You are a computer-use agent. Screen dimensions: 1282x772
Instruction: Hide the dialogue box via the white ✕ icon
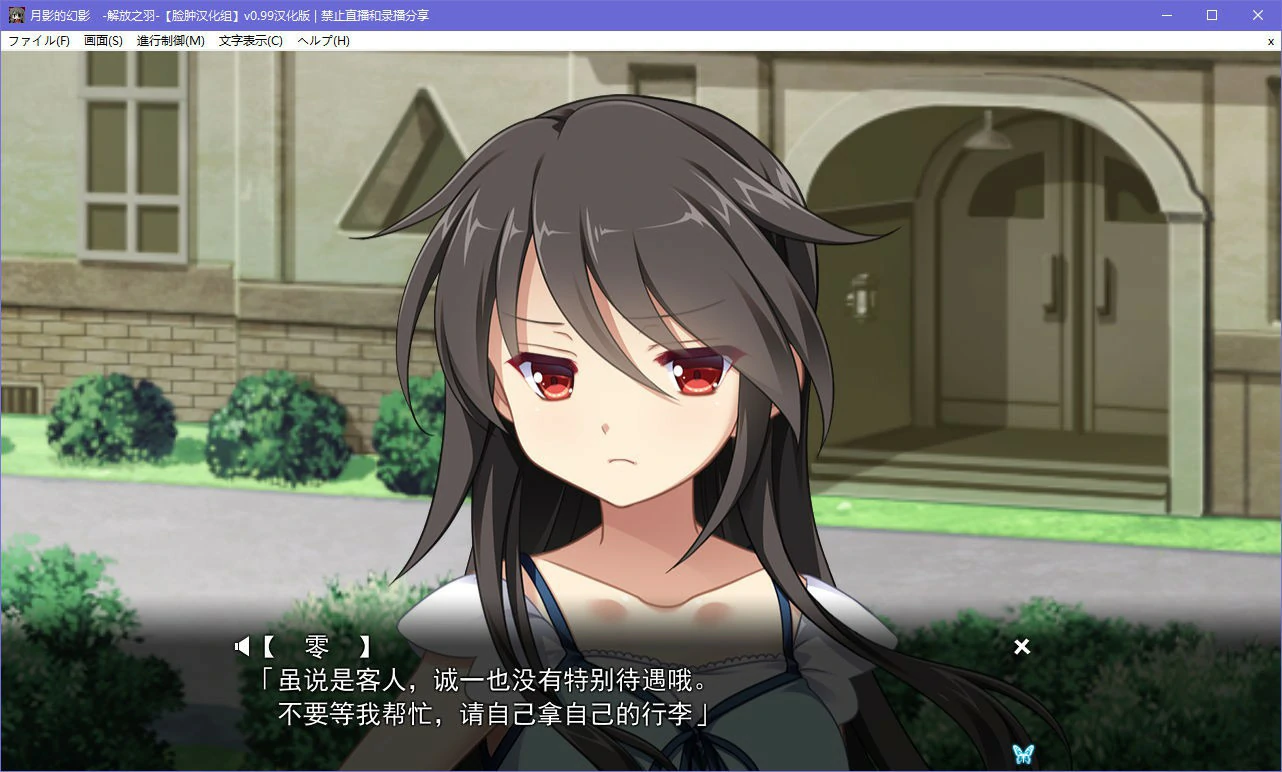pos(1021,647)
